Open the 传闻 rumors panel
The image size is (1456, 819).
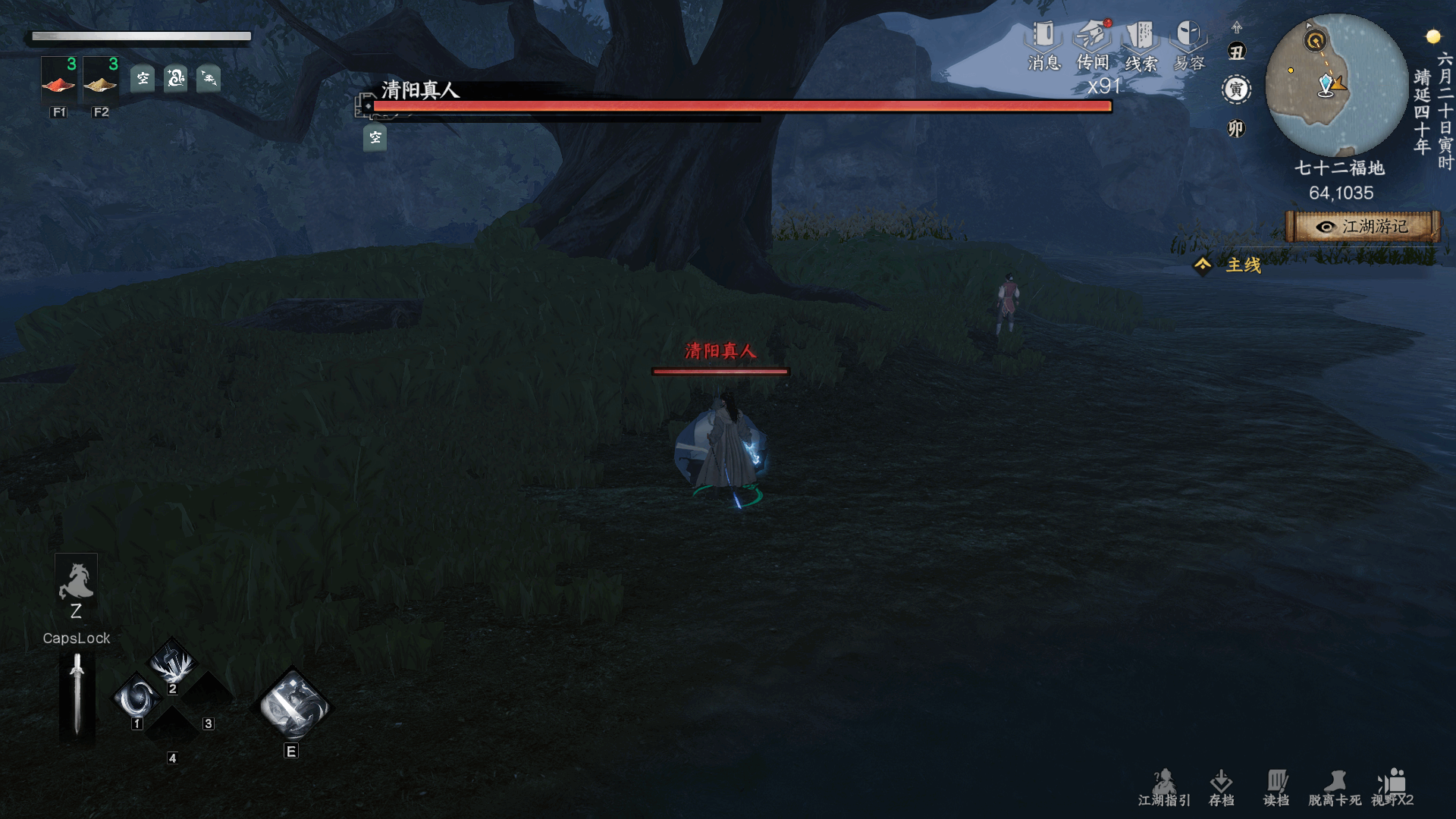[1092, 45]
